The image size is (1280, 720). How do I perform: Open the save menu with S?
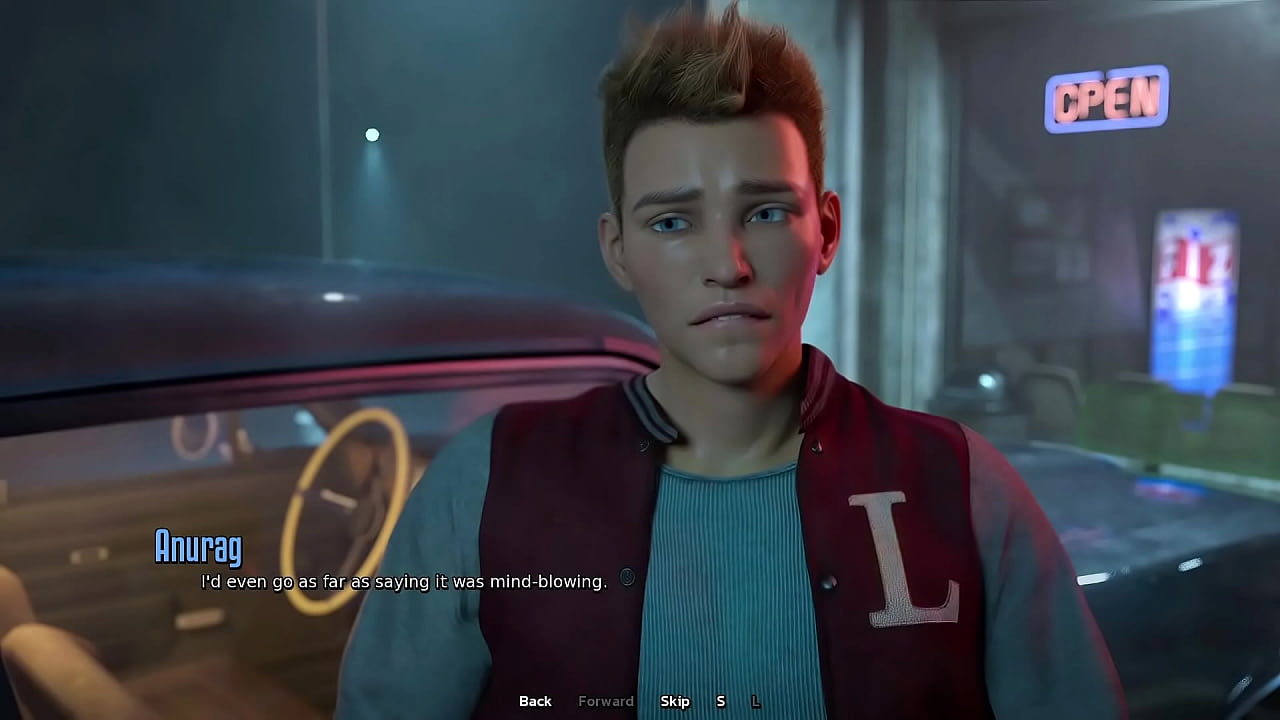[x=720, y=701]
